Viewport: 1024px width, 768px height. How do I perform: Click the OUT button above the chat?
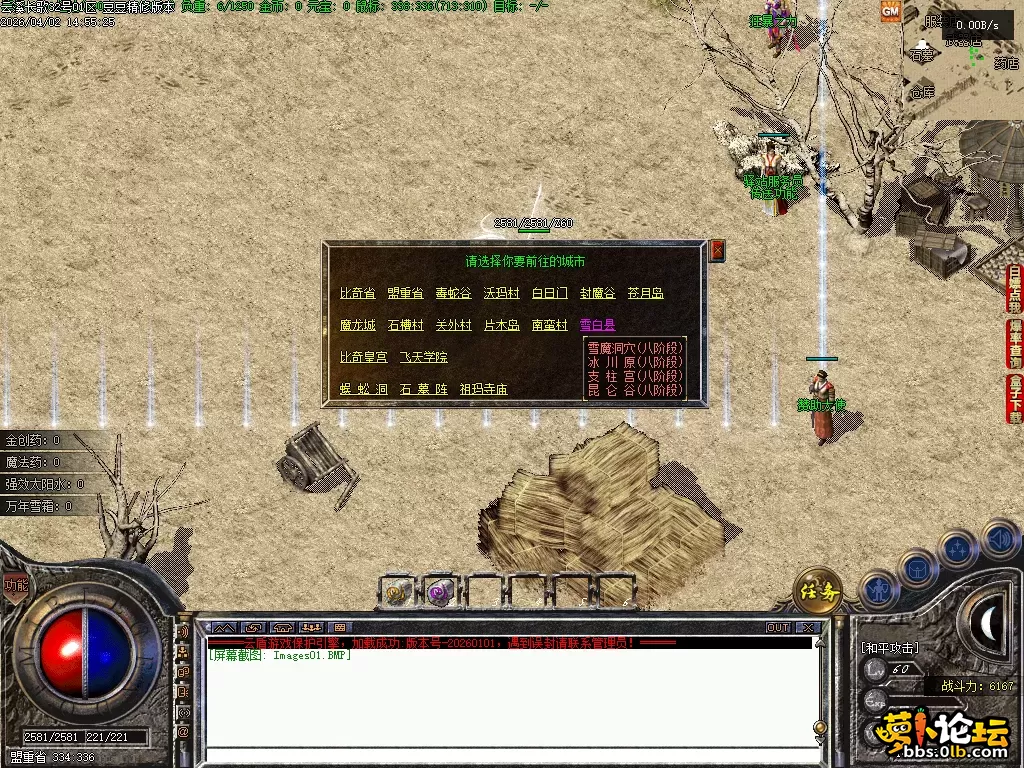click(x=778, y=628)
